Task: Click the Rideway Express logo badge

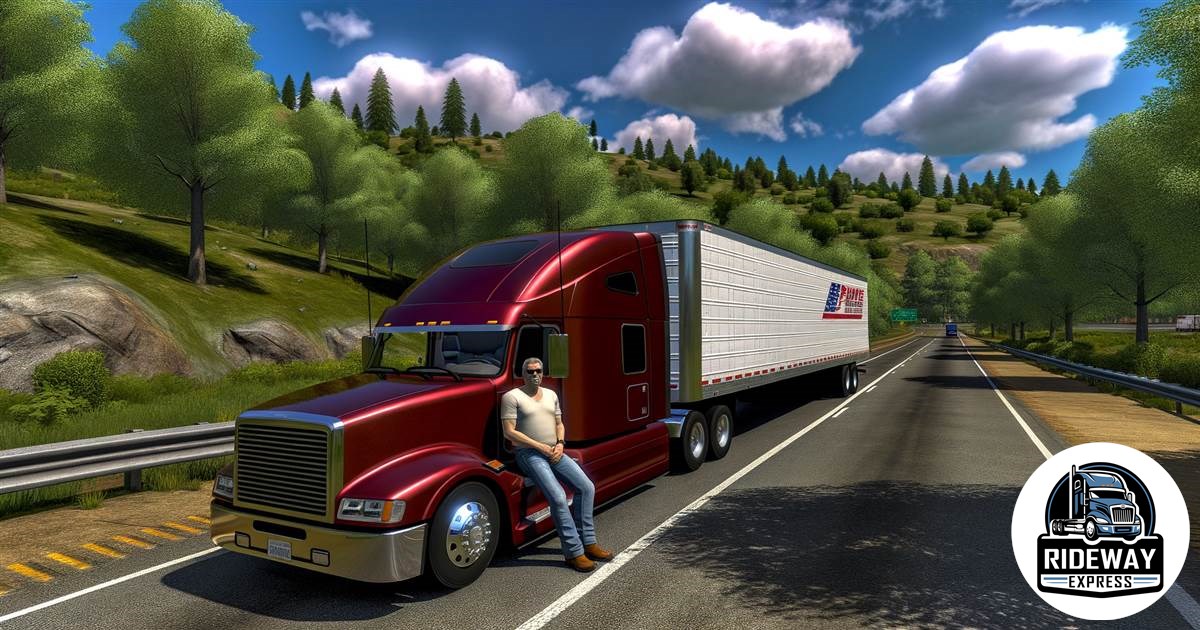Action: click(x=1099, y=530)
